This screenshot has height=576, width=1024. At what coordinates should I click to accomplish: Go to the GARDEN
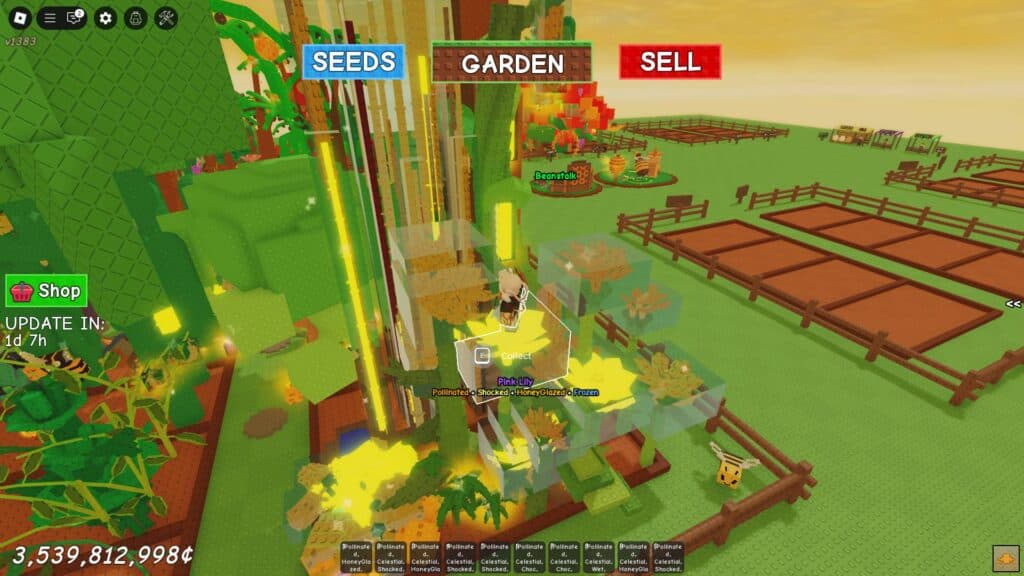[x=512, y=63]
